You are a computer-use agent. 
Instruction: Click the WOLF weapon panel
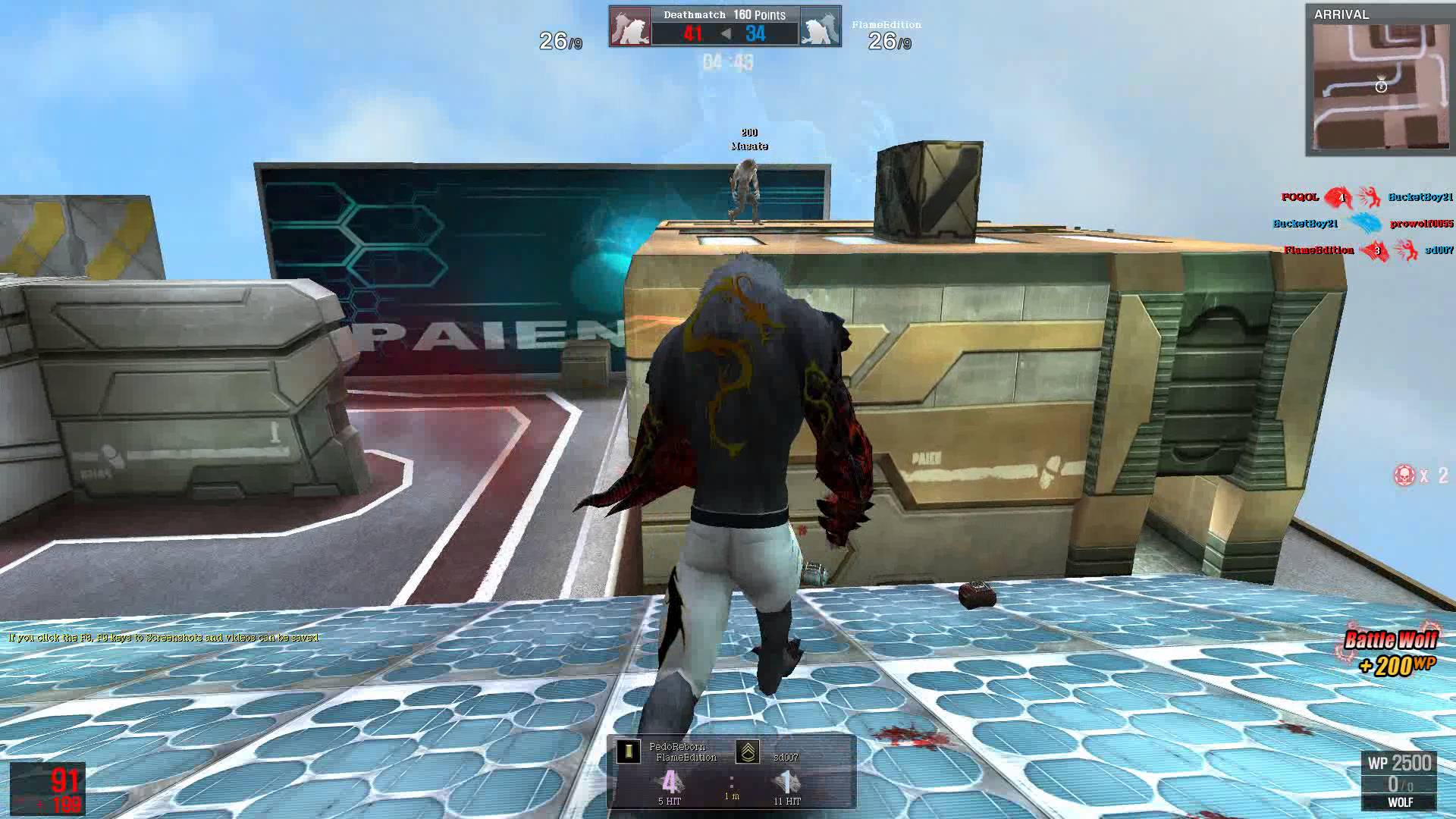[1399, 782]
